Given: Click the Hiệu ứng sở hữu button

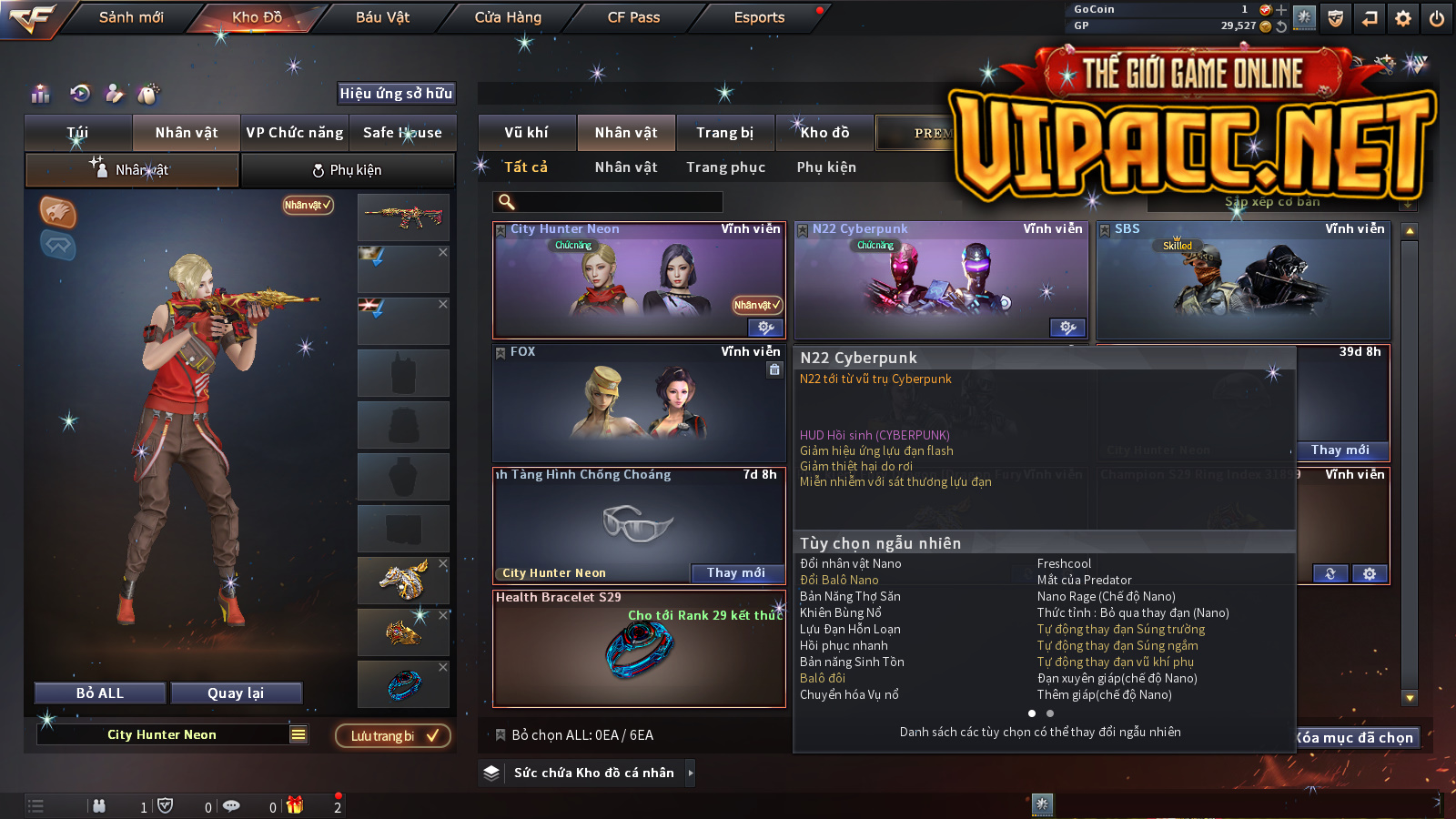Looking at the screenshot, I should [396, 93].
